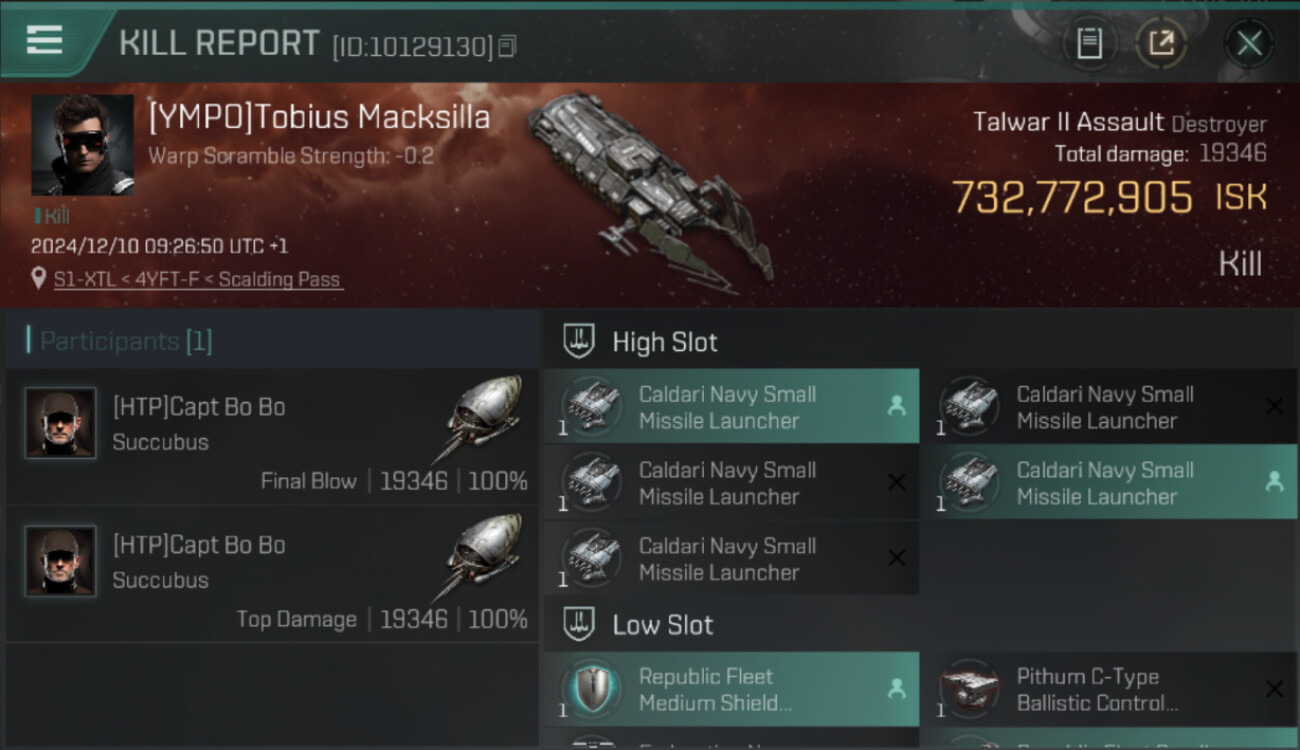Open the S1-XTL location link

pos(198,280)
